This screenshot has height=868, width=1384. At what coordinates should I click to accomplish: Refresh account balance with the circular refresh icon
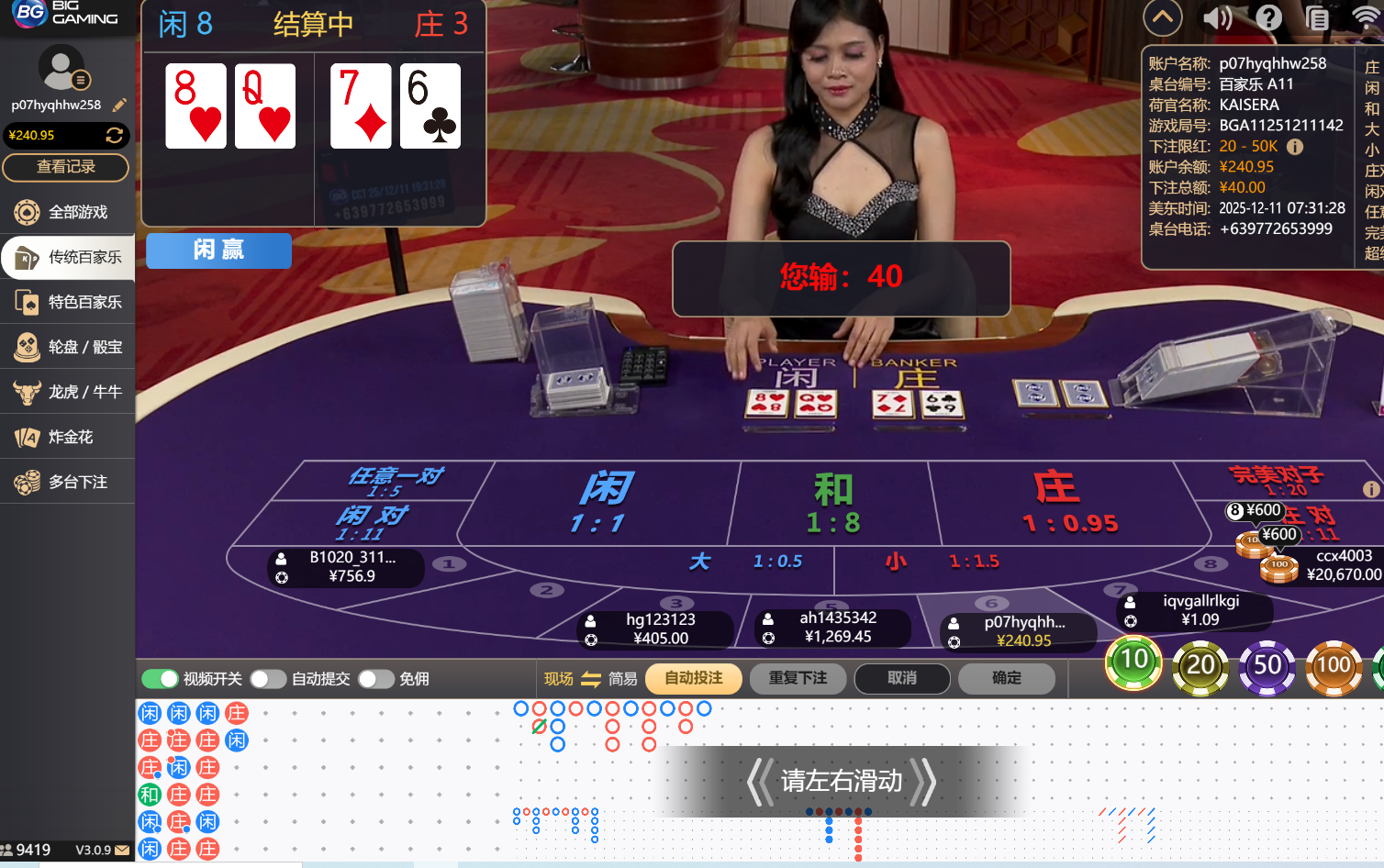pyautogui.click(x=114, y=135)
